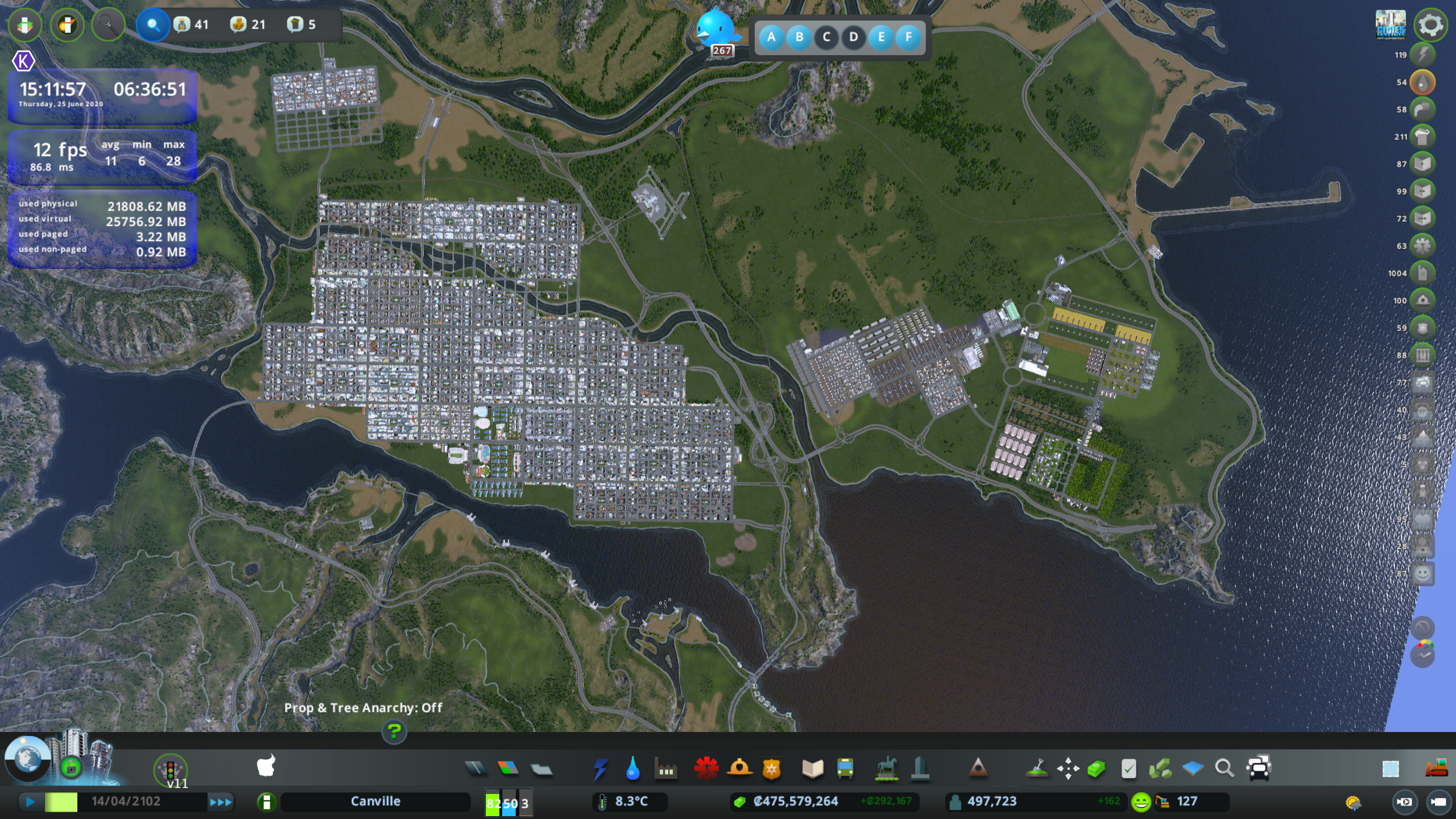This screenshot has height=819, width=1456.
Task: Open city info for Canville
Action: (375, 801)
